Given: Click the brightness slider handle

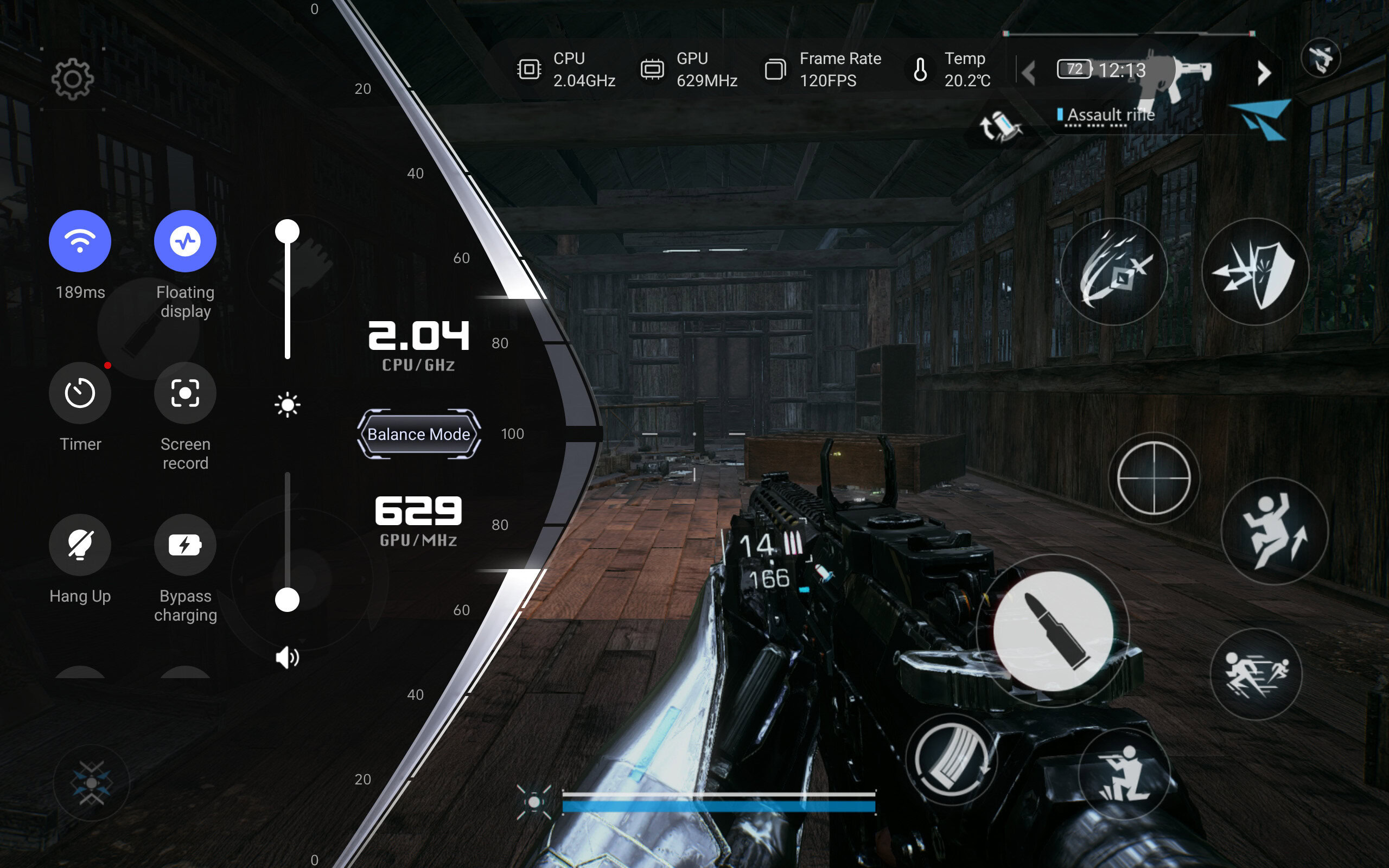Looking at the screenshot, I should [287, 232].
